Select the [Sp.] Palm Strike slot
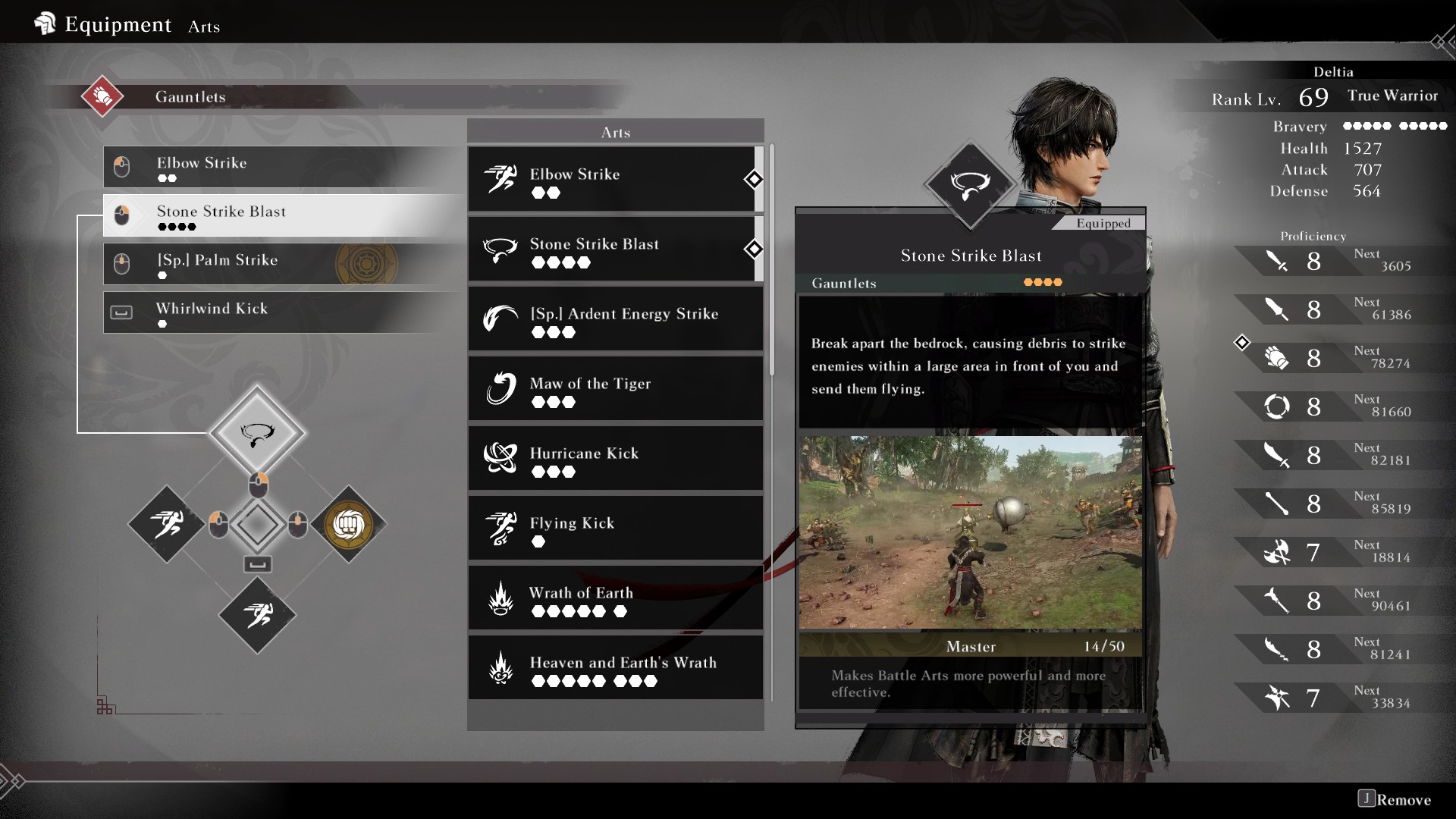 tap(282, 264)
